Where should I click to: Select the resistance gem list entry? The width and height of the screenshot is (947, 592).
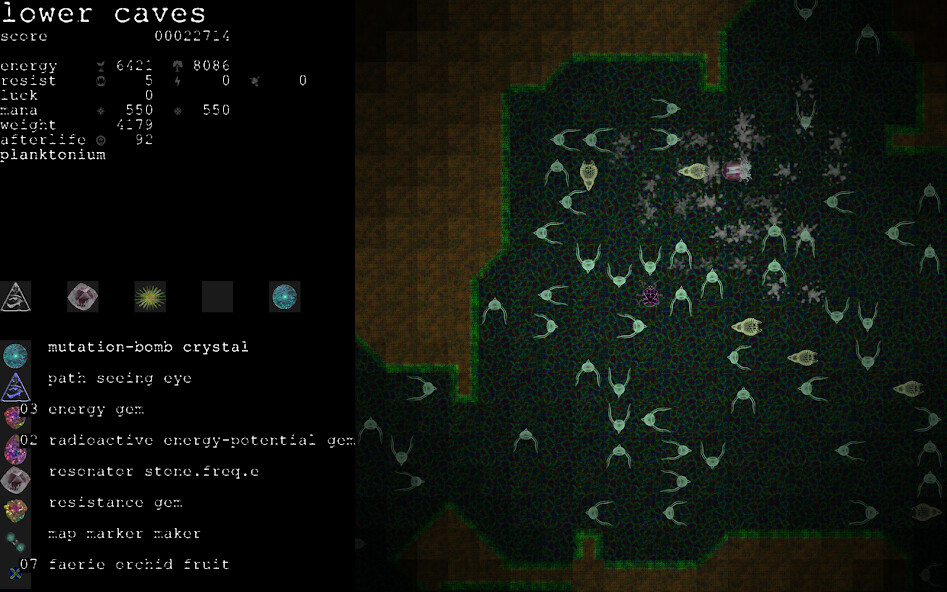114,502
